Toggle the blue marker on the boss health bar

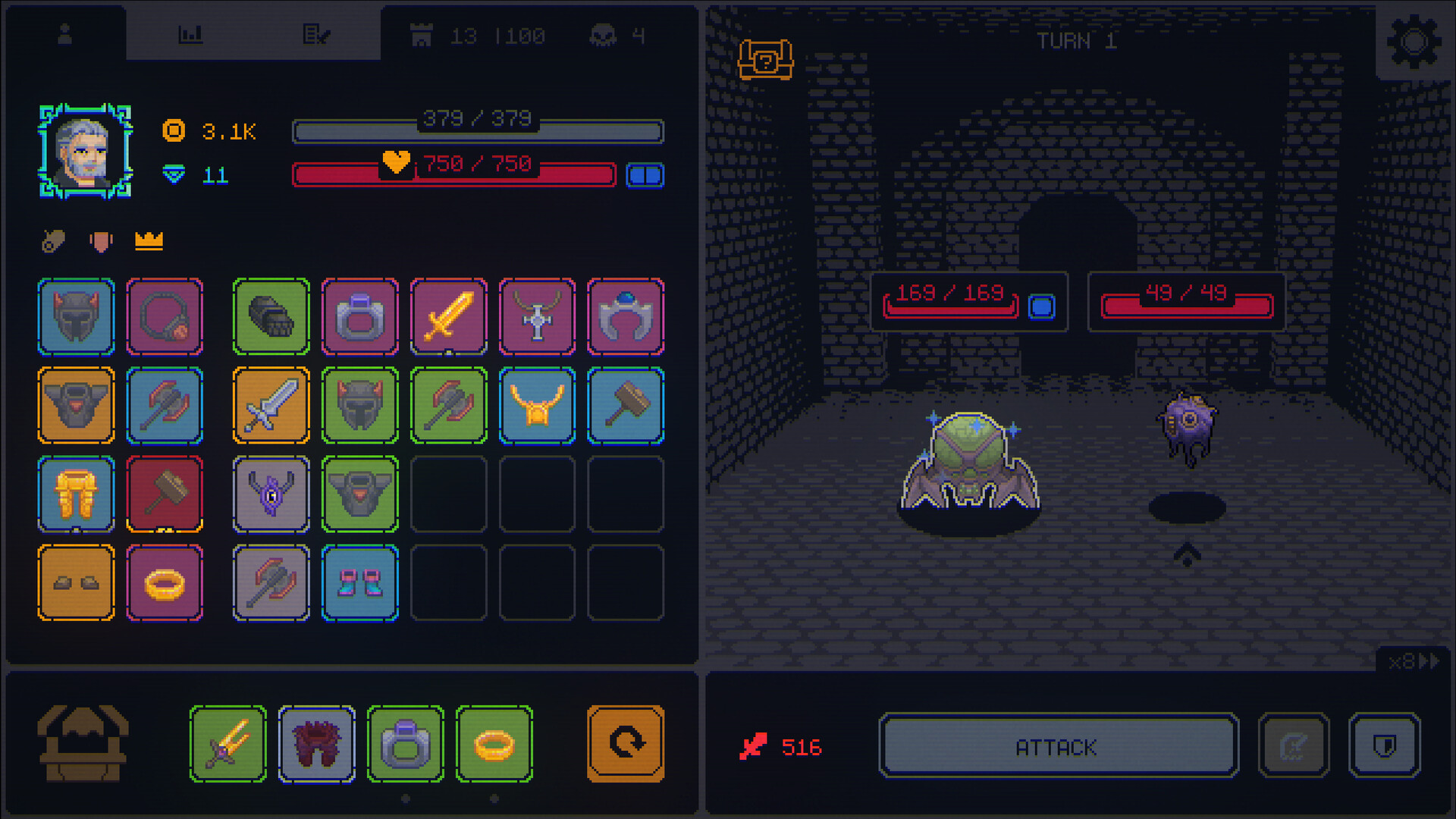(1042, 308)
